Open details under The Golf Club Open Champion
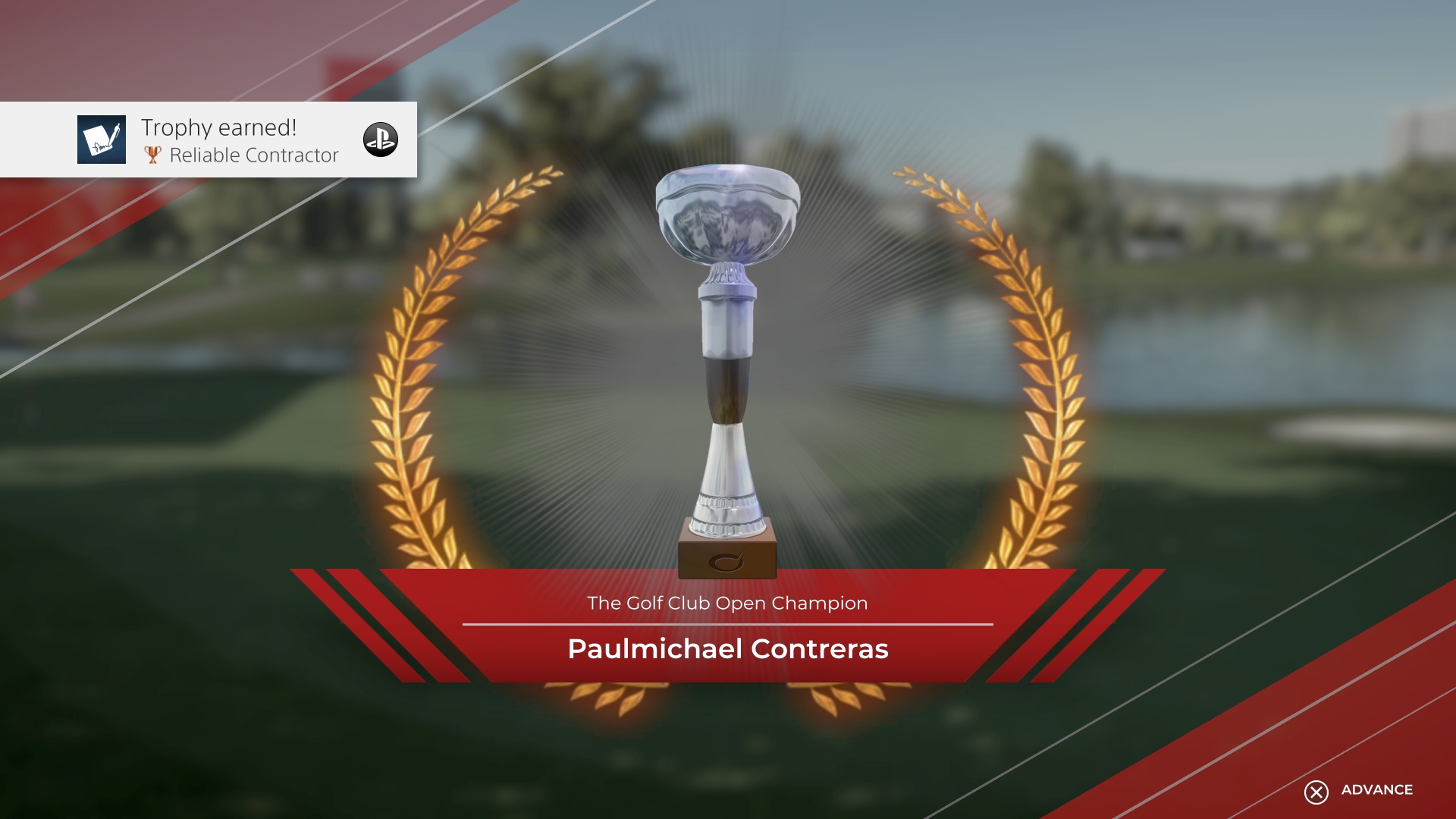Viewport: 1456px width, 819px height. tap(726, 603)
